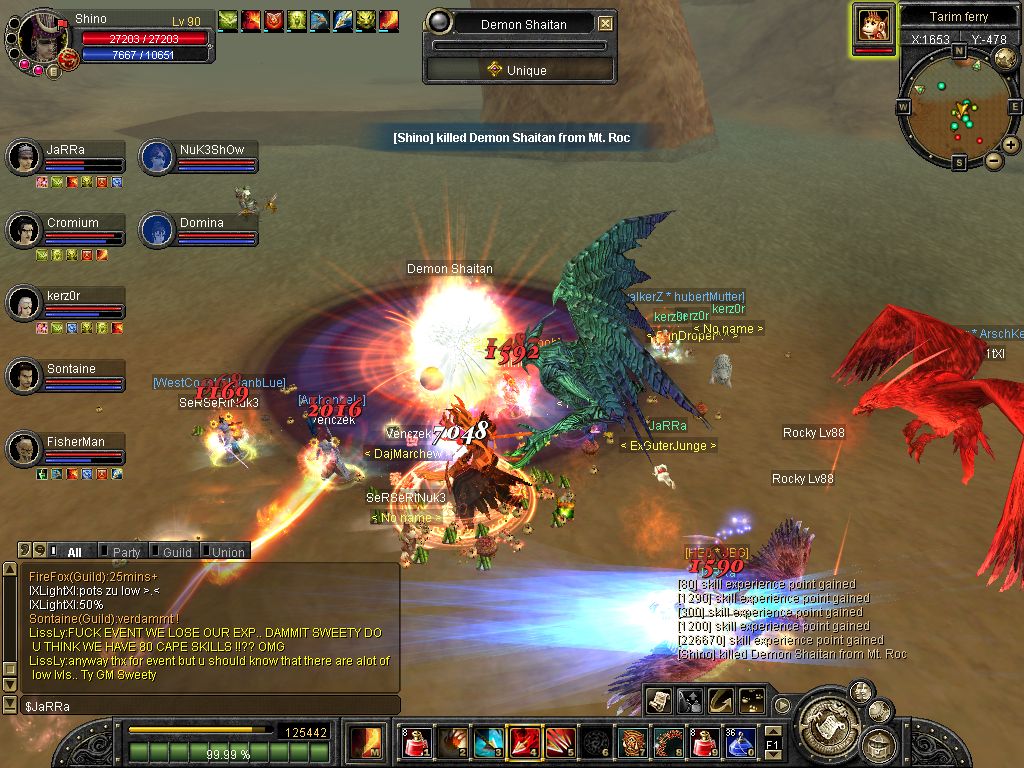Image resolution: width=1024 pixels, height=768 pixels.
Task: Show the All chat tab
Action: pyautogui.click(x=74, y=552)
